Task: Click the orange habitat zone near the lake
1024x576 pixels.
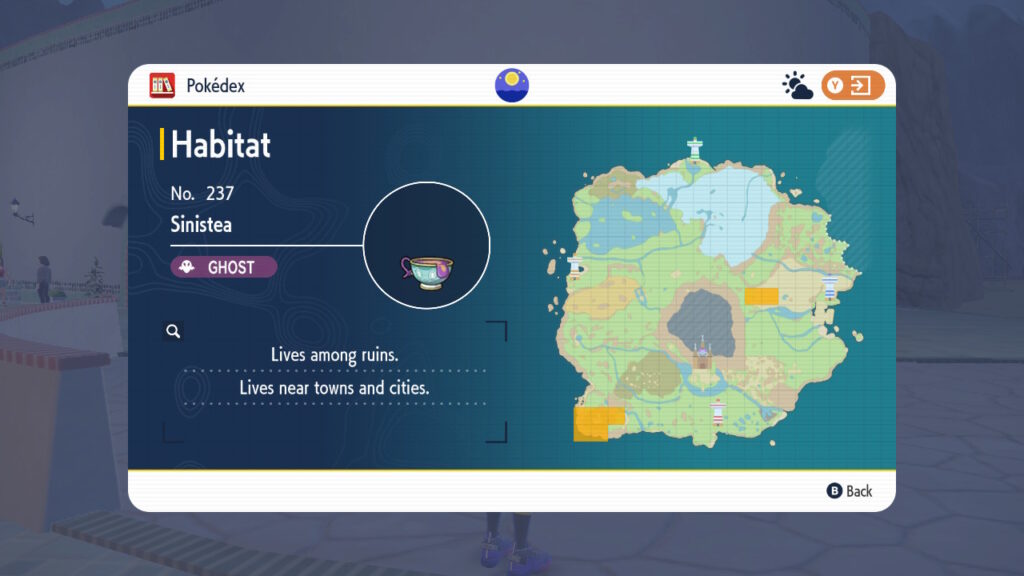Action: (x=761, y=296)
